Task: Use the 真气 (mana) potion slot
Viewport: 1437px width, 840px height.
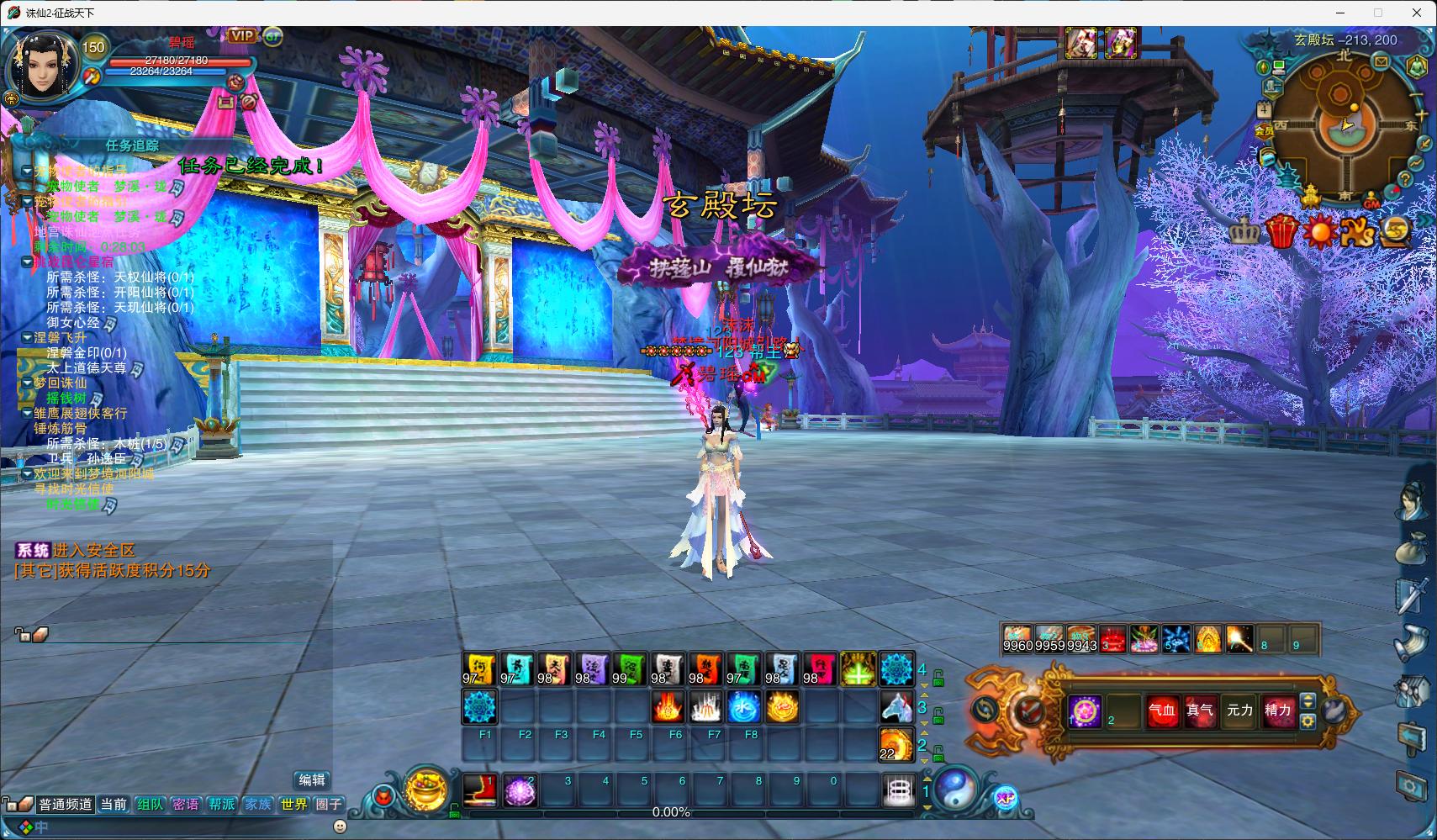Action: pyautogui.click(x=1200, y=711)
